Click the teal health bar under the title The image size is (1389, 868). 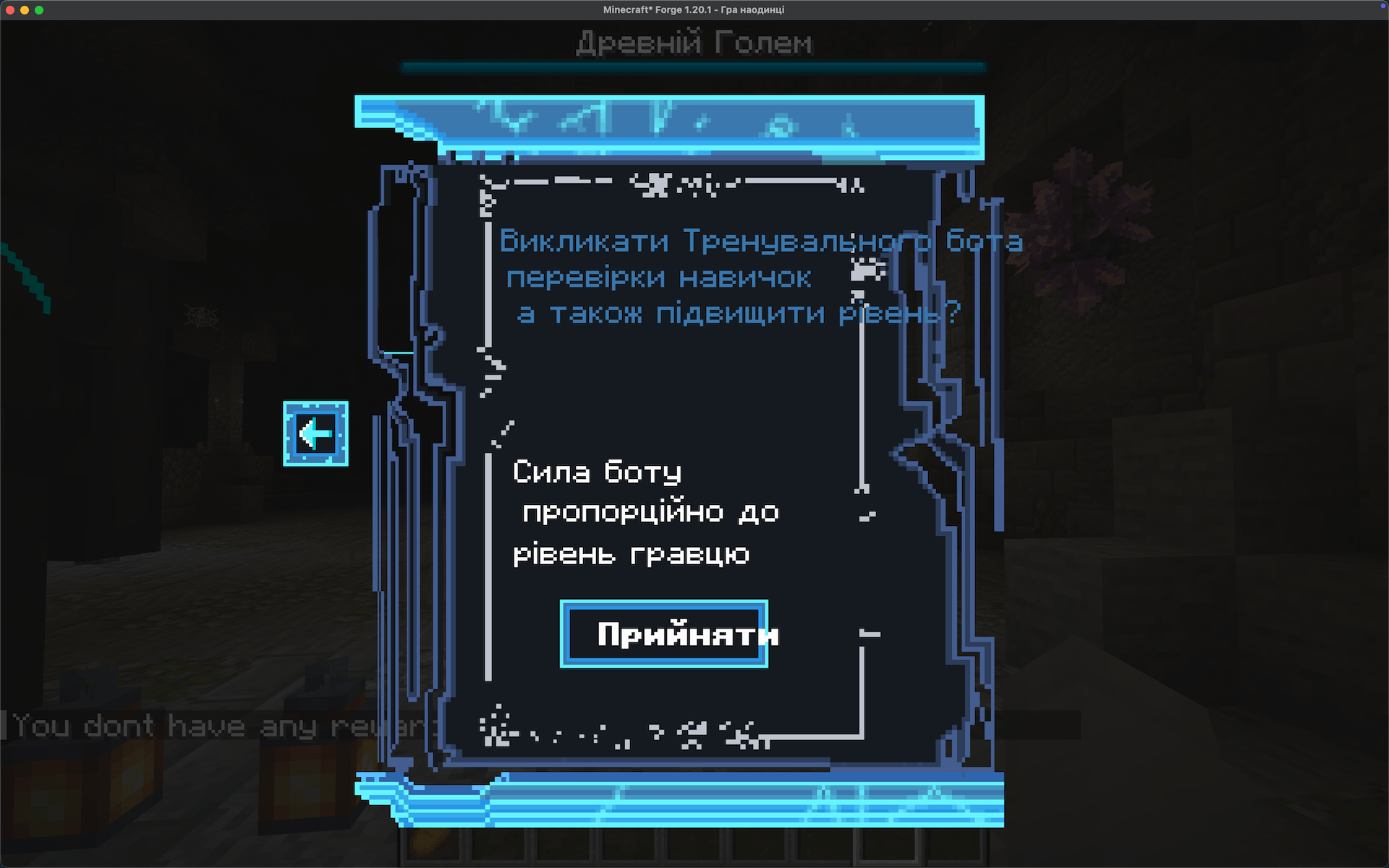click(x=693, y=65)
